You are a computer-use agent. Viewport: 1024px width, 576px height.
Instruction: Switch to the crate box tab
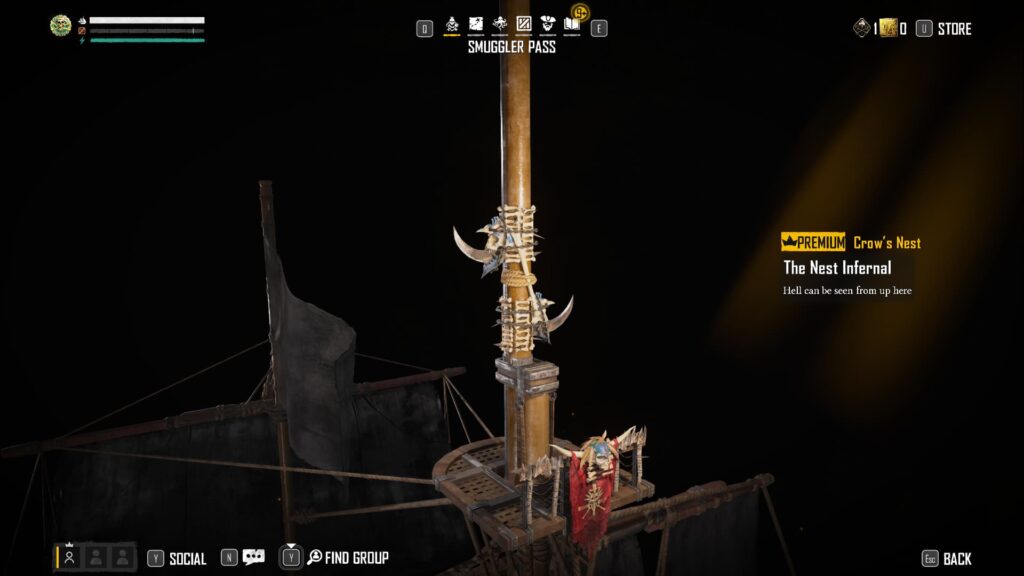524,24
